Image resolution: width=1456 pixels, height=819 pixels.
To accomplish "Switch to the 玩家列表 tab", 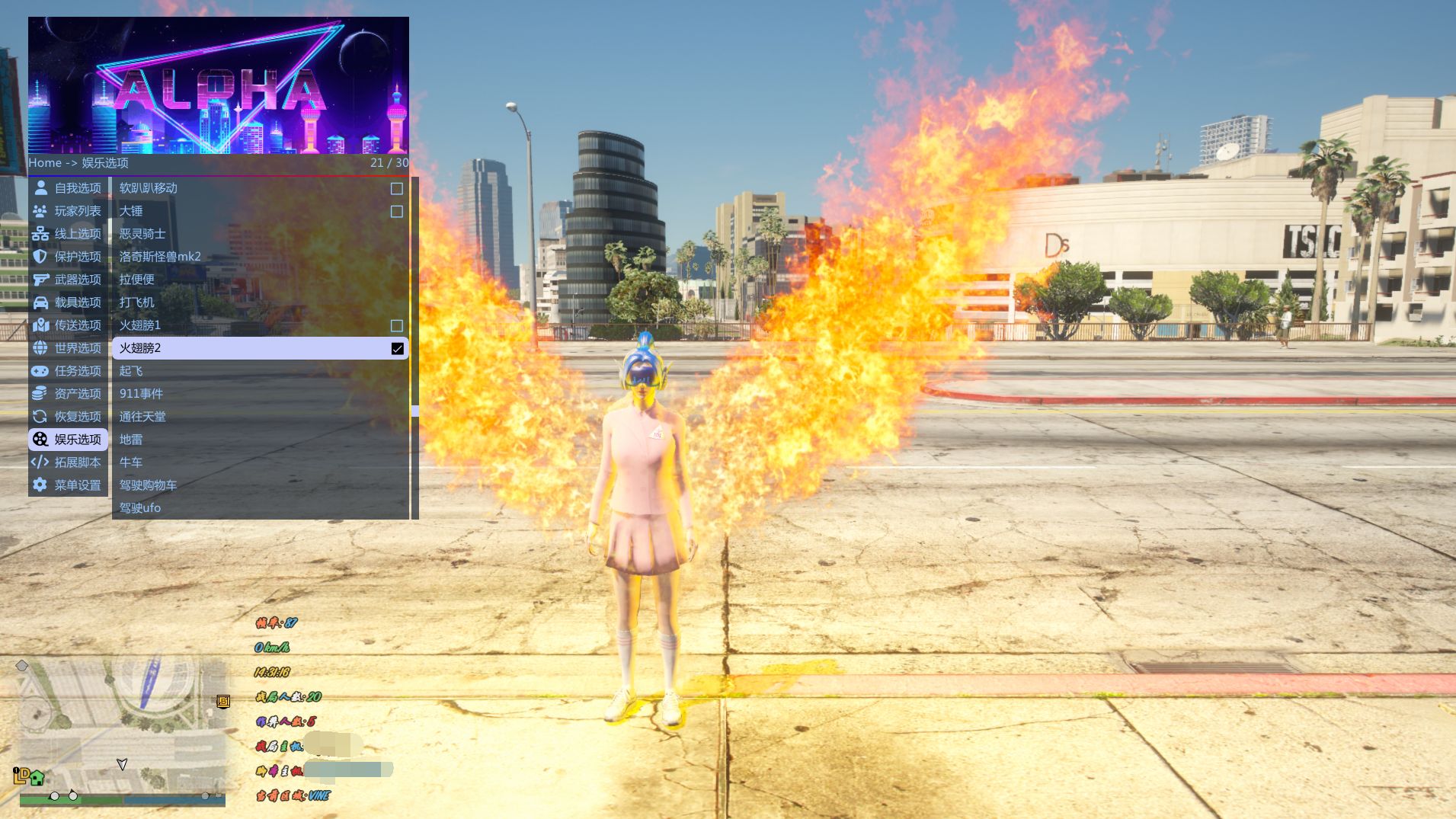I will tap(68, 211).
